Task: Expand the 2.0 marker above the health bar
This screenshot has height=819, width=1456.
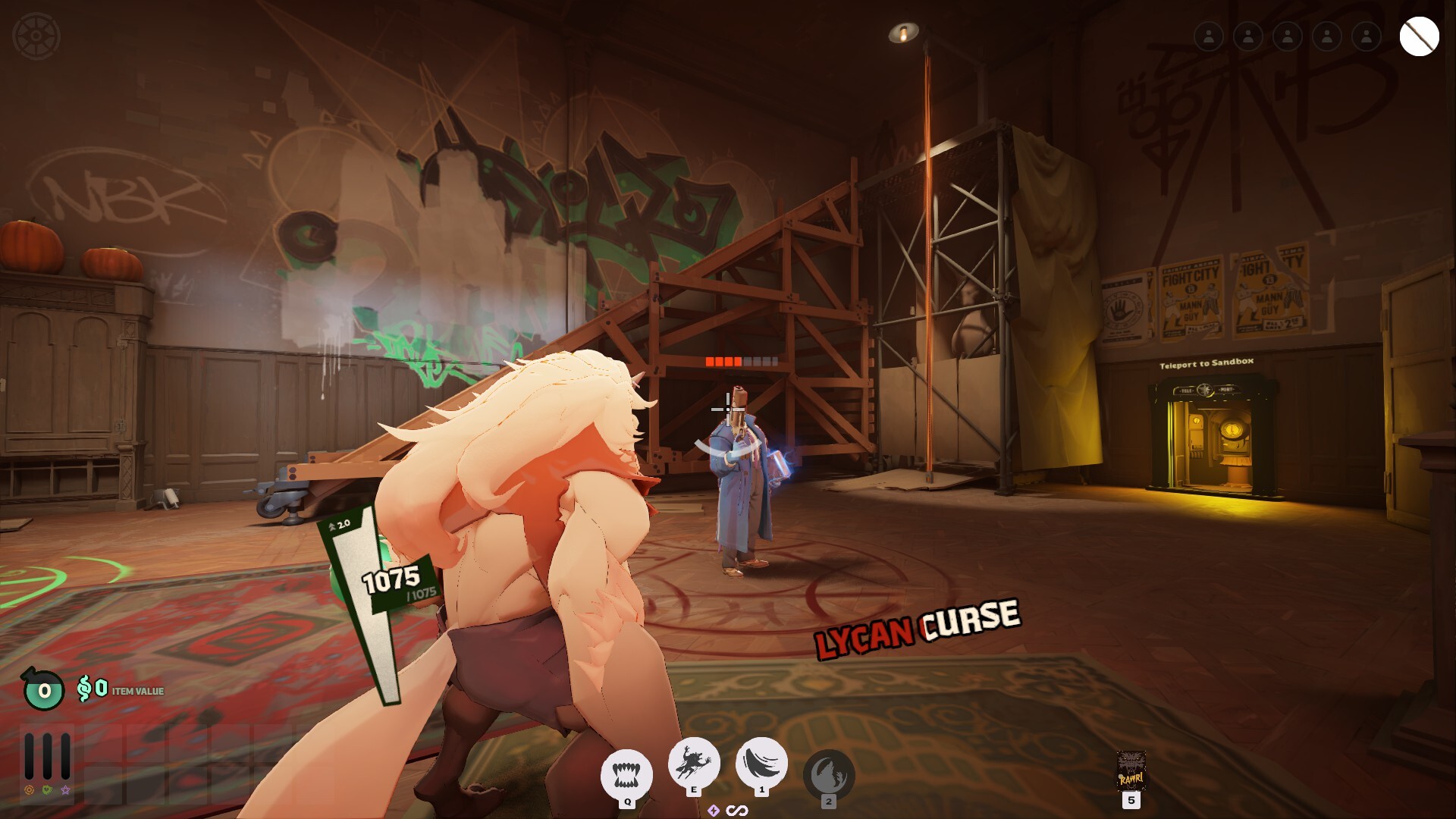Action: [x=339, y=525]
